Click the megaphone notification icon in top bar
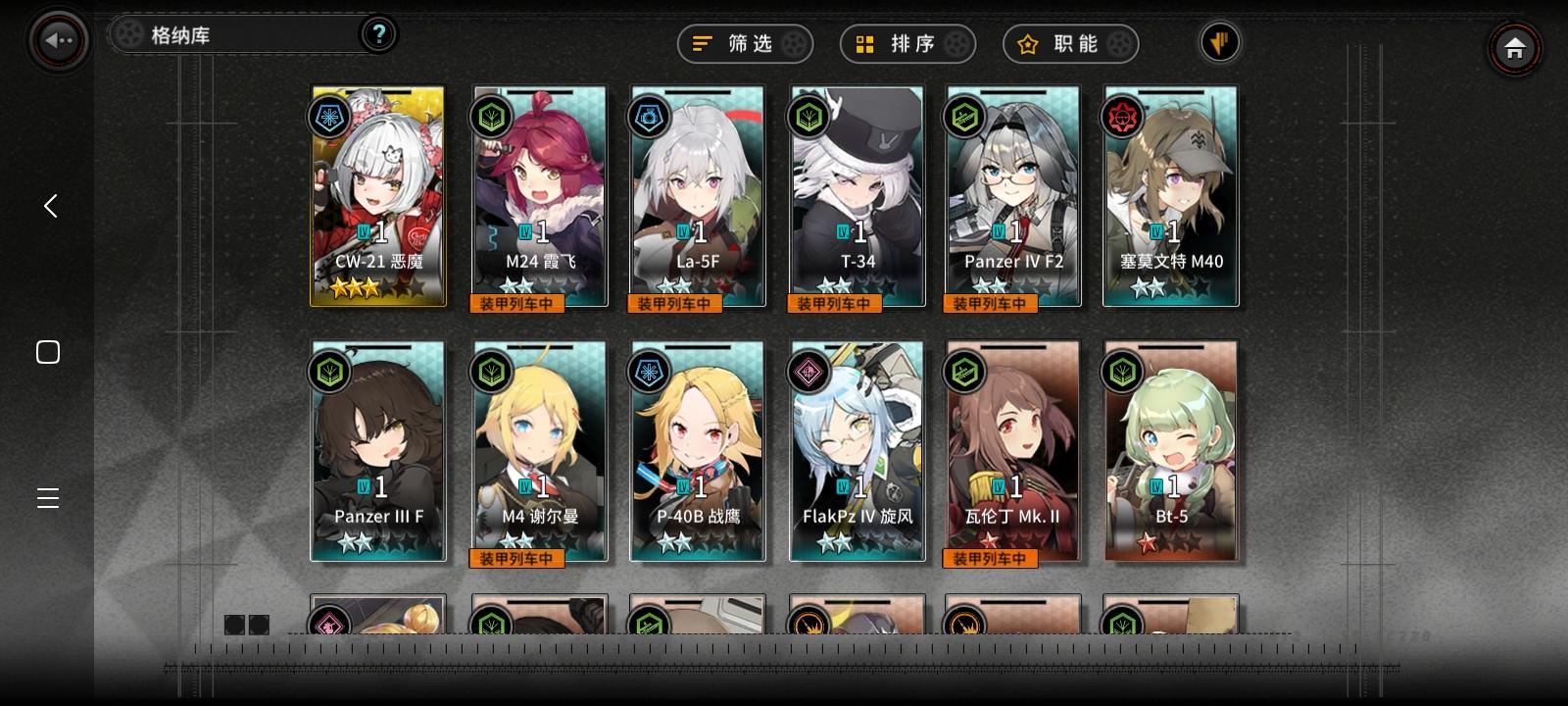The image size is (1568, 706). click(x=1219, y=42)
